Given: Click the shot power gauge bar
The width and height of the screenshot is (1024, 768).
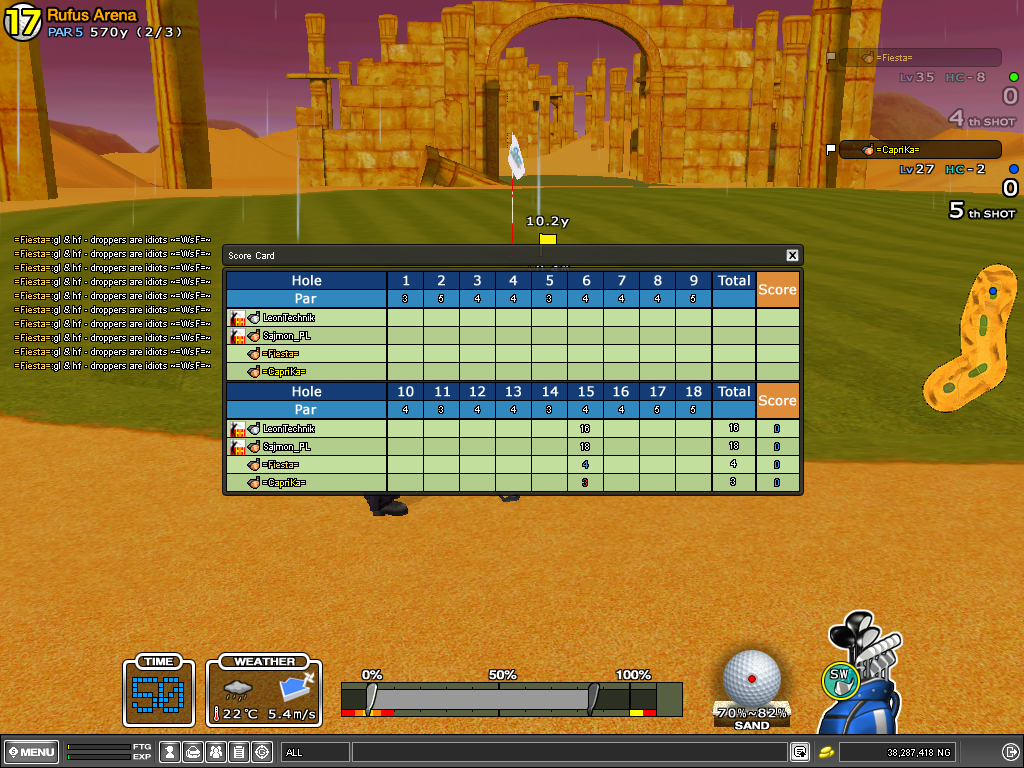Looking at the screenshot, I should [511, 698].
